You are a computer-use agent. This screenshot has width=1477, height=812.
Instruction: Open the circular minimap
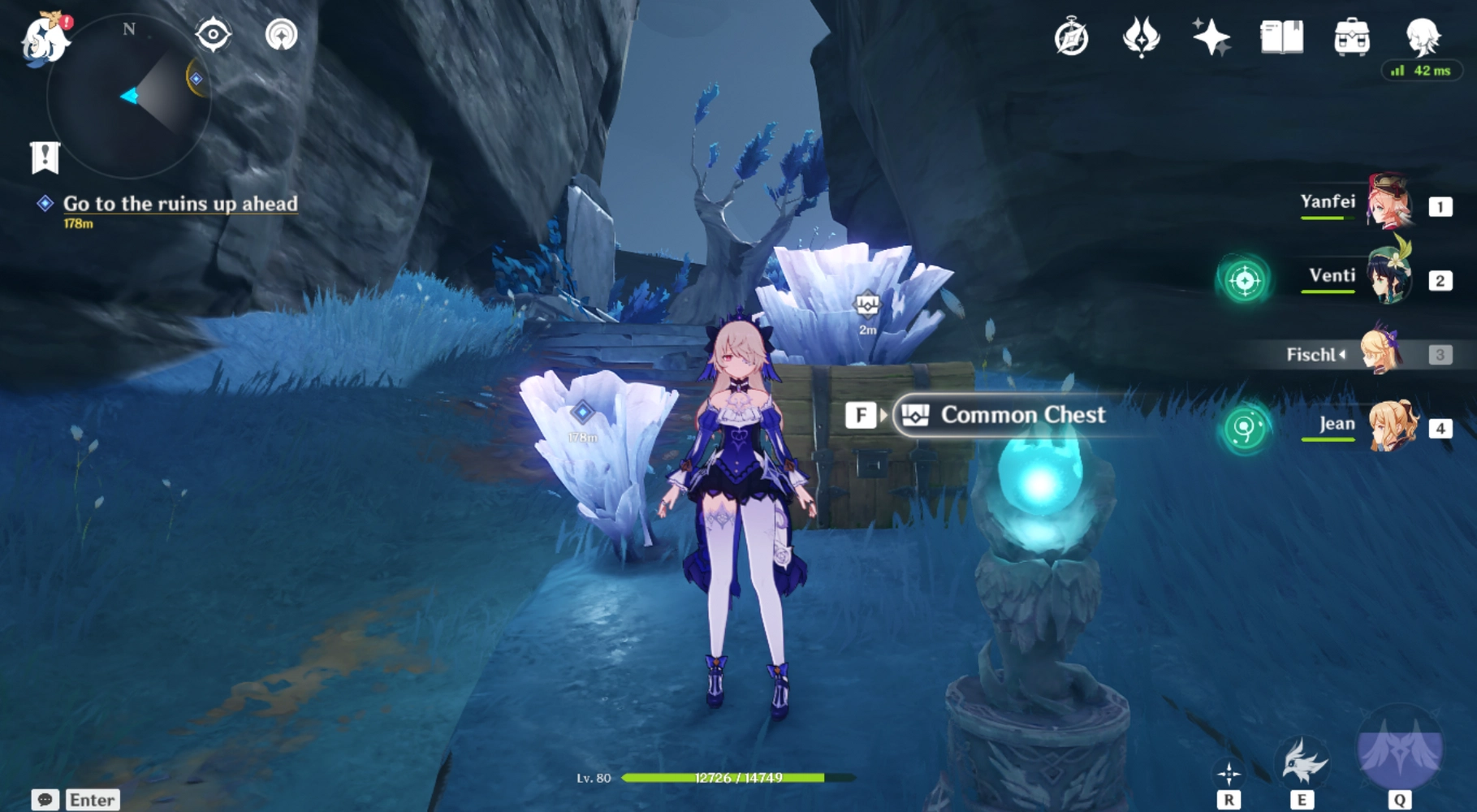tap(128, 96)
